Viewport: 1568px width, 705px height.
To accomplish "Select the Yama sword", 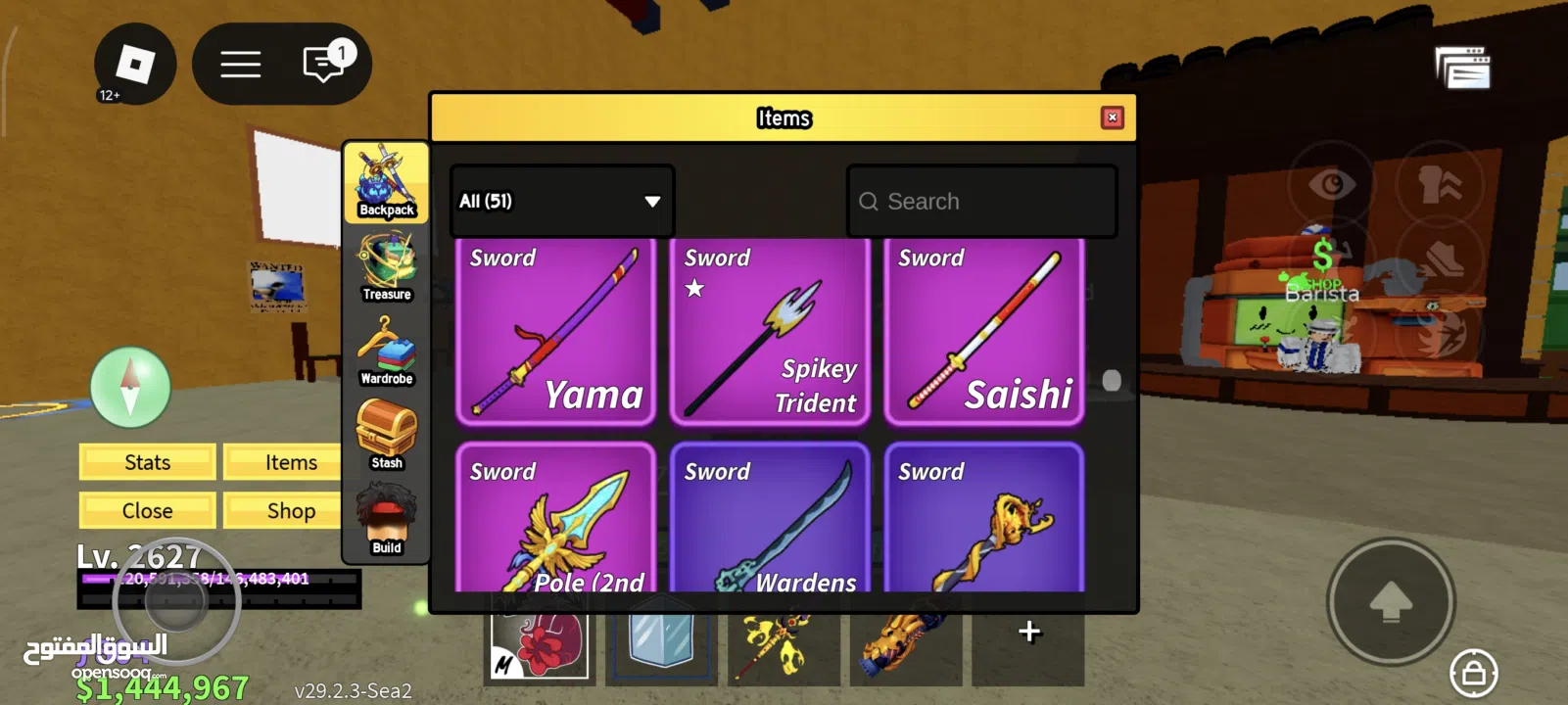I will (x=555, y=333).
